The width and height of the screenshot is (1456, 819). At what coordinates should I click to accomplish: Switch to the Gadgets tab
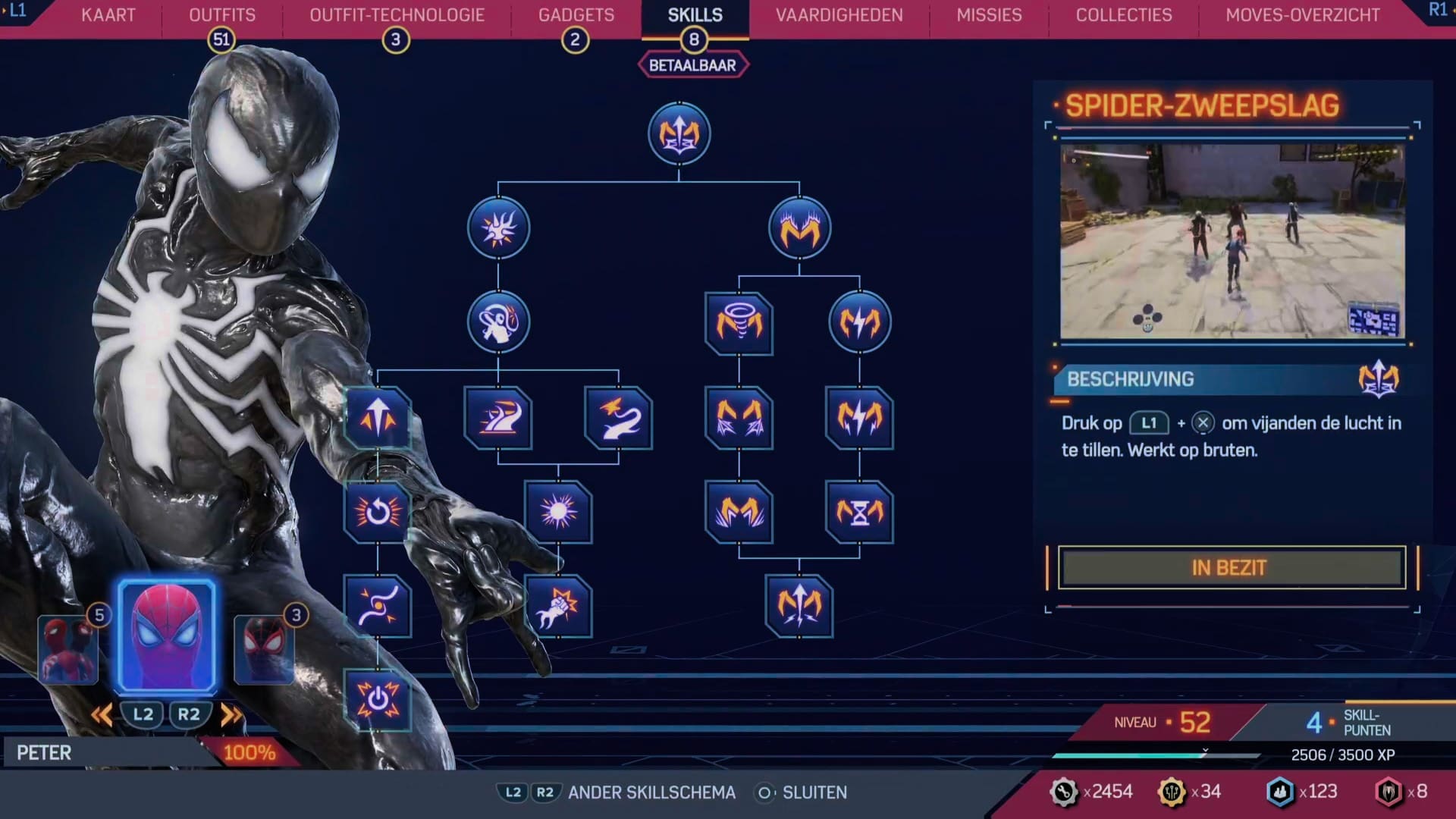click(576, 14)
